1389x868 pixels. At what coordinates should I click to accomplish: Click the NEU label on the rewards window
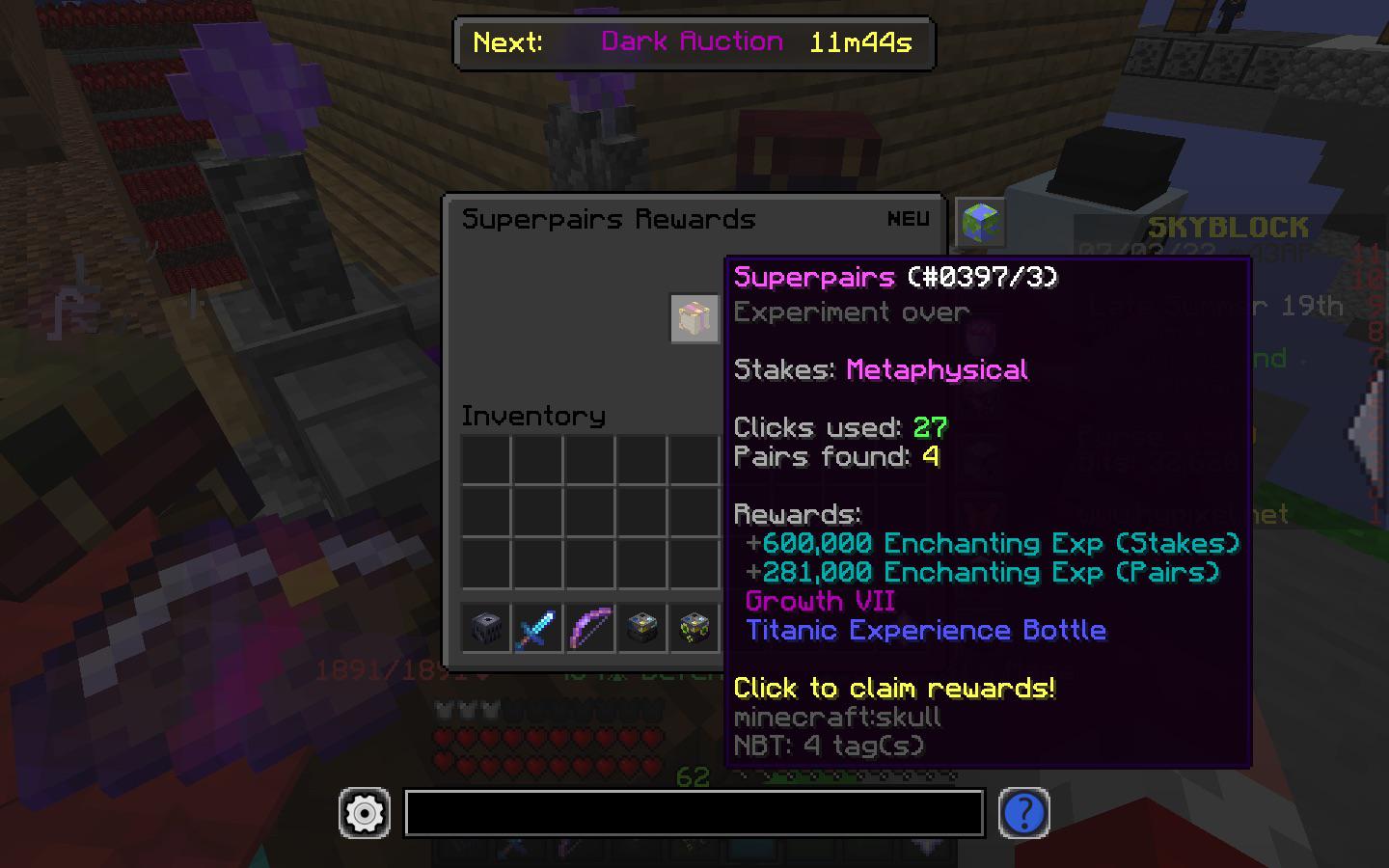[x=908, y=219]
